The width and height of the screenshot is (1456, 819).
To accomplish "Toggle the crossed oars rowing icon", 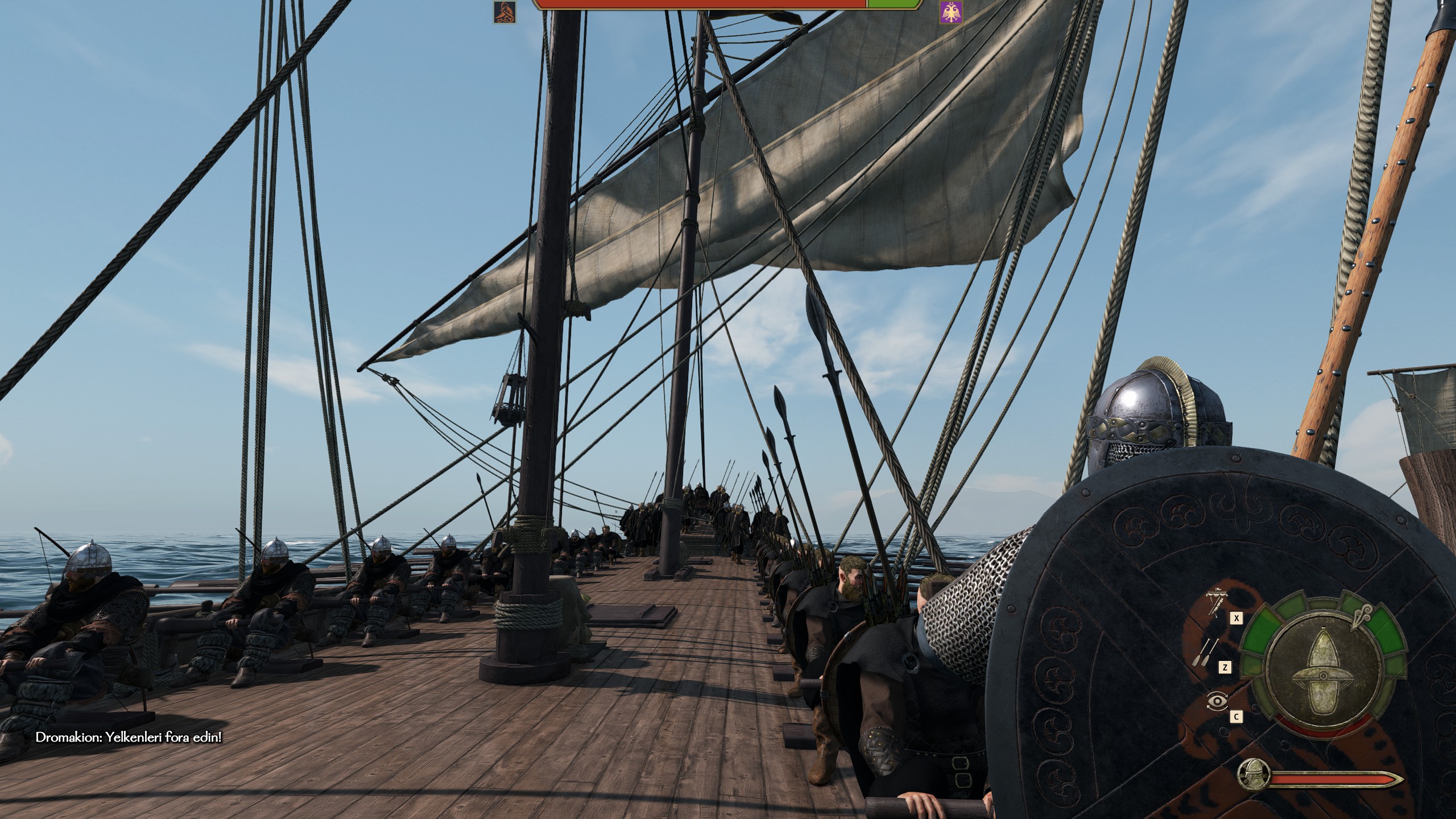I will point(1212,653).
